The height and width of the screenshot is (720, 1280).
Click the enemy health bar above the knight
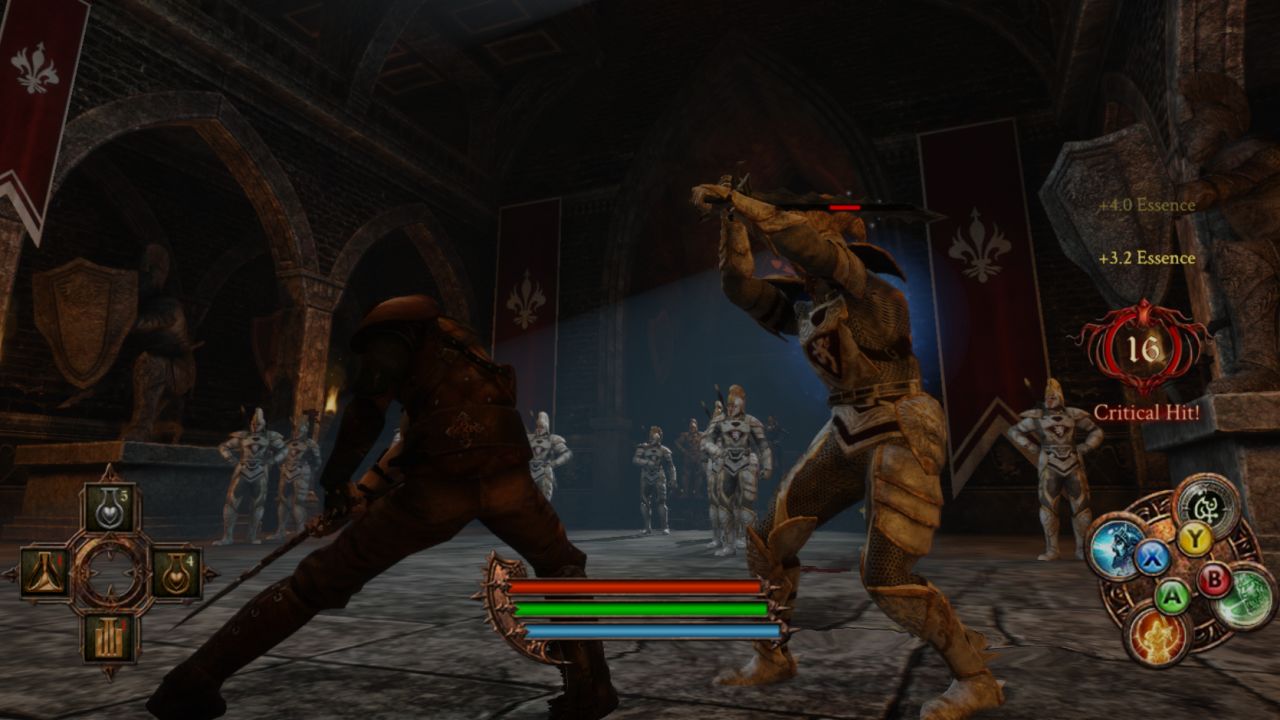click(843, 206)
